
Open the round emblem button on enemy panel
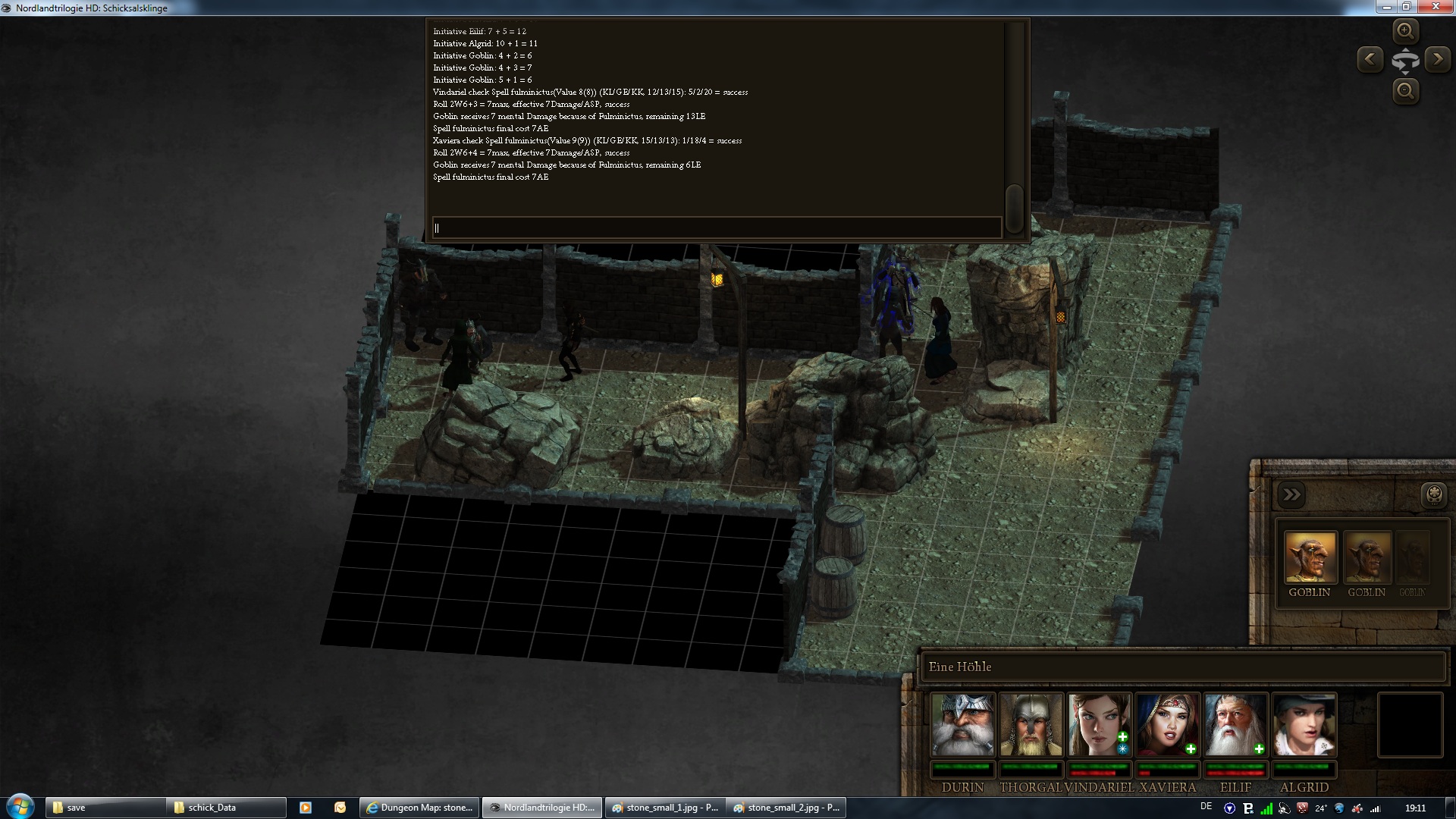tap(1434, 495)
